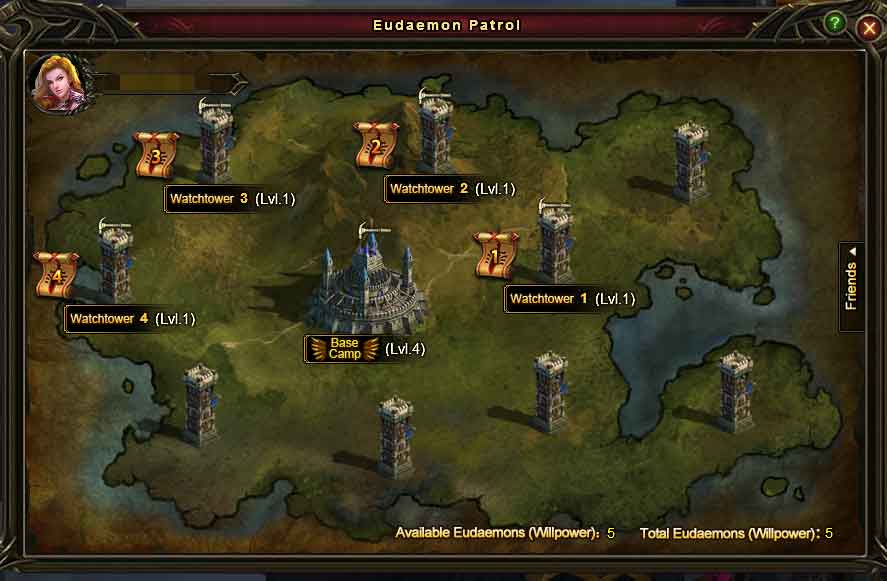Pick the Watchtower 4 label
The width and height of the screenshot is (887, 581).
[x=109, y=319]
